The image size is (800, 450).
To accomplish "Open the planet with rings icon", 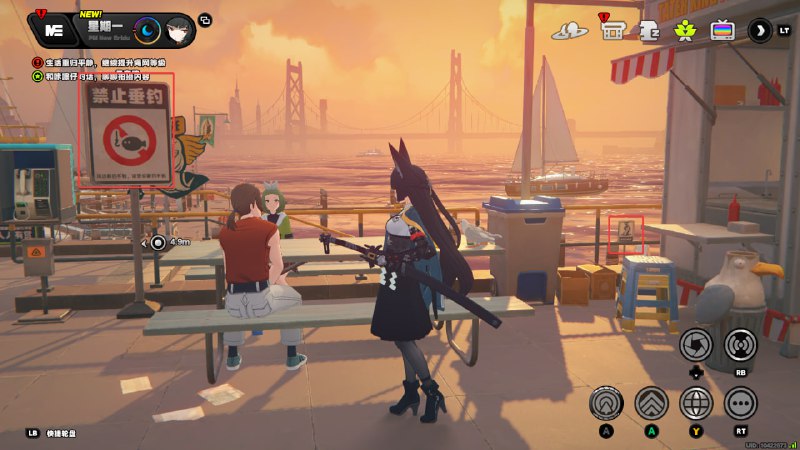I will [571, 31].
